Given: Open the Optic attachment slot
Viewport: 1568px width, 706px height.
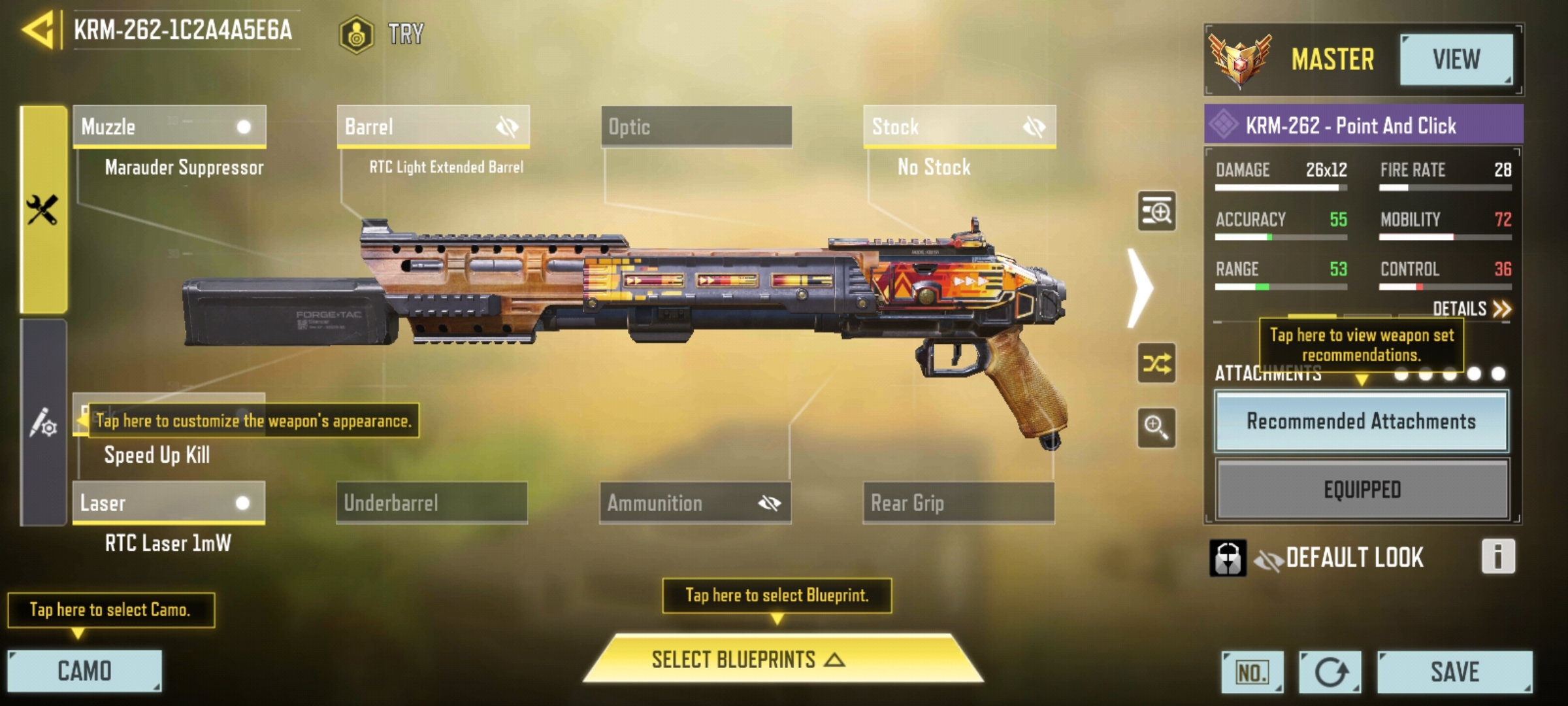Looking at the screenshot, I should [696, 126].
